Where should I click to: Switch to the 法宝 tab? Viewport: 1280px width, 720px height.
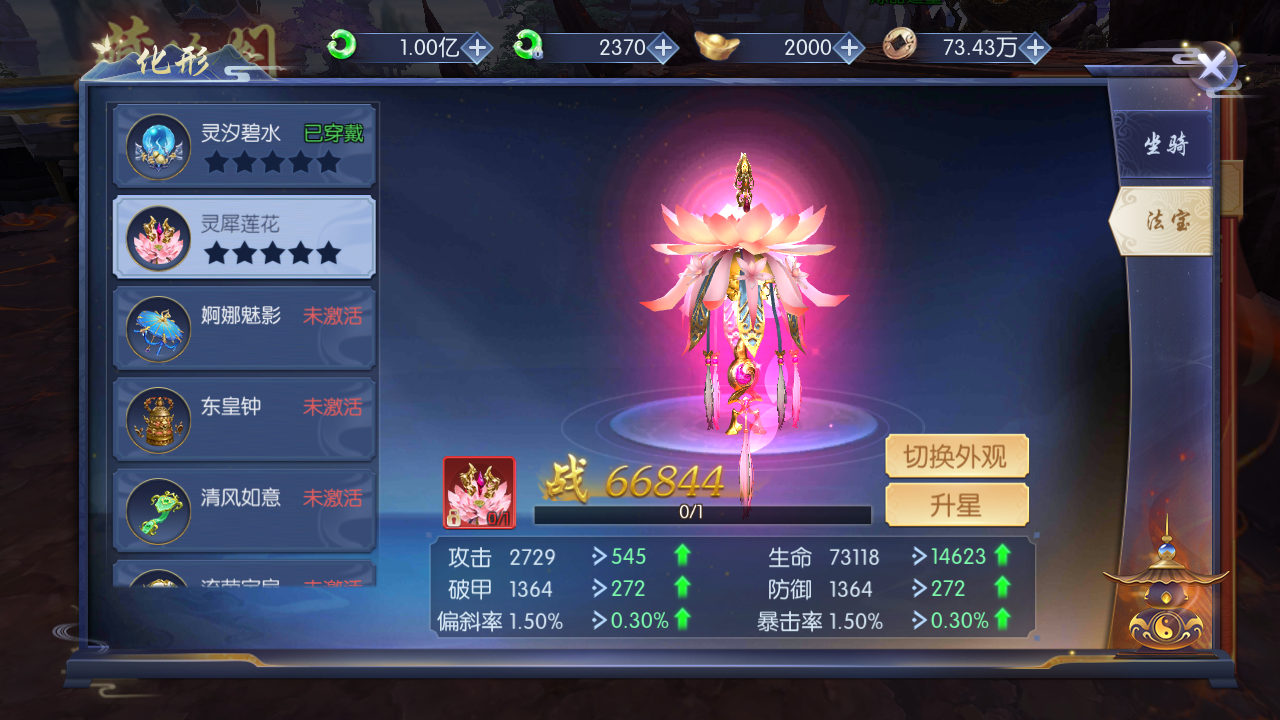point(1165,221)
